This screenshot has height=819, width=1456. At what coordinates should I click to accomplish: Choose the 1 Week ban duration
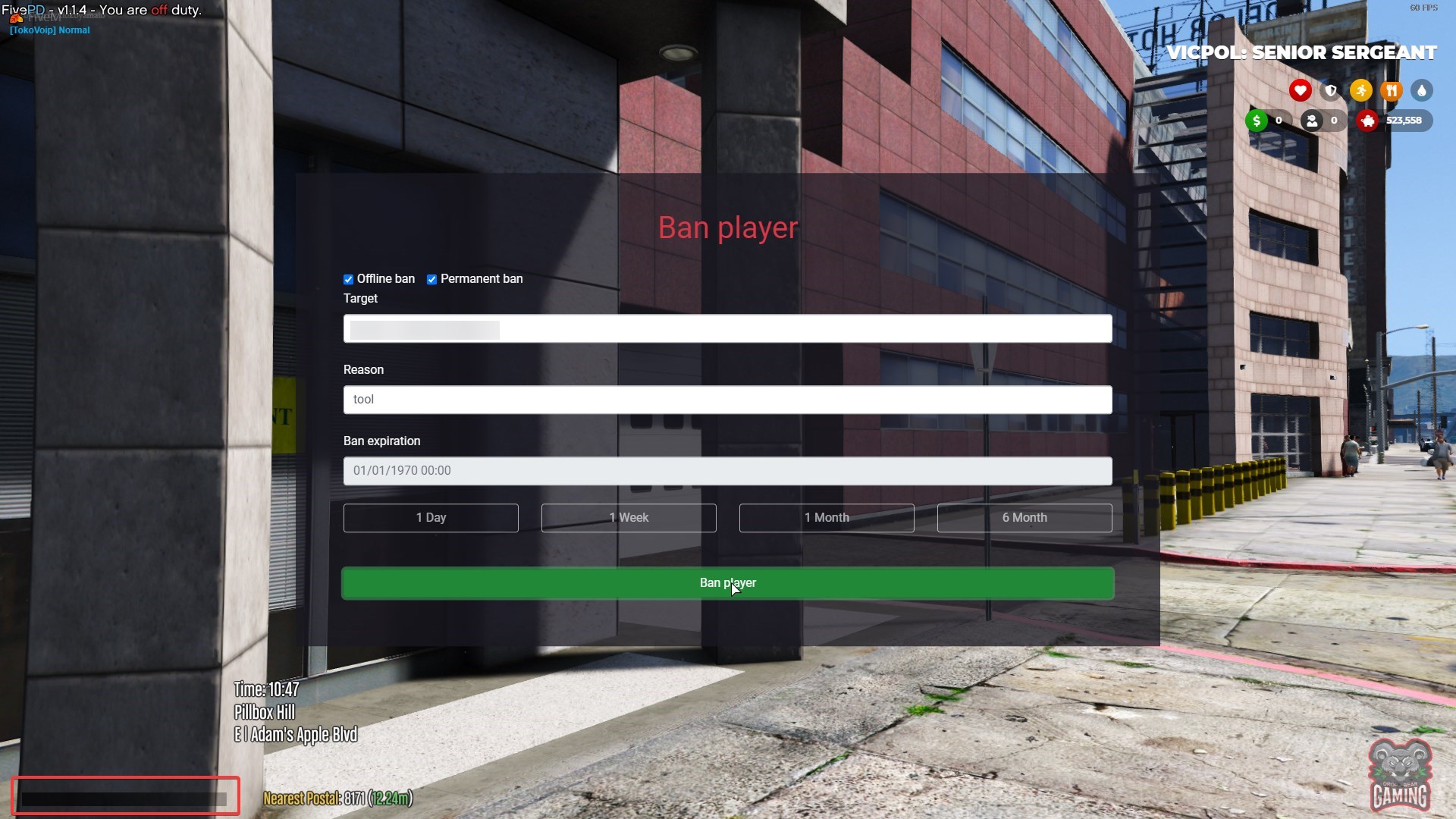tap(628, 517)
